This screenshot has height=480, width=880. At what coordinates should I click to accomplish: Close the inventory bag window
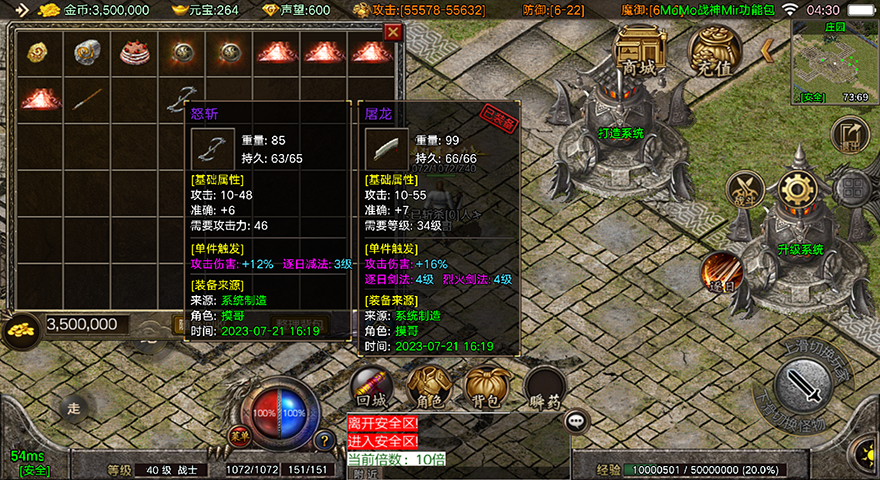tap(393, 32)
